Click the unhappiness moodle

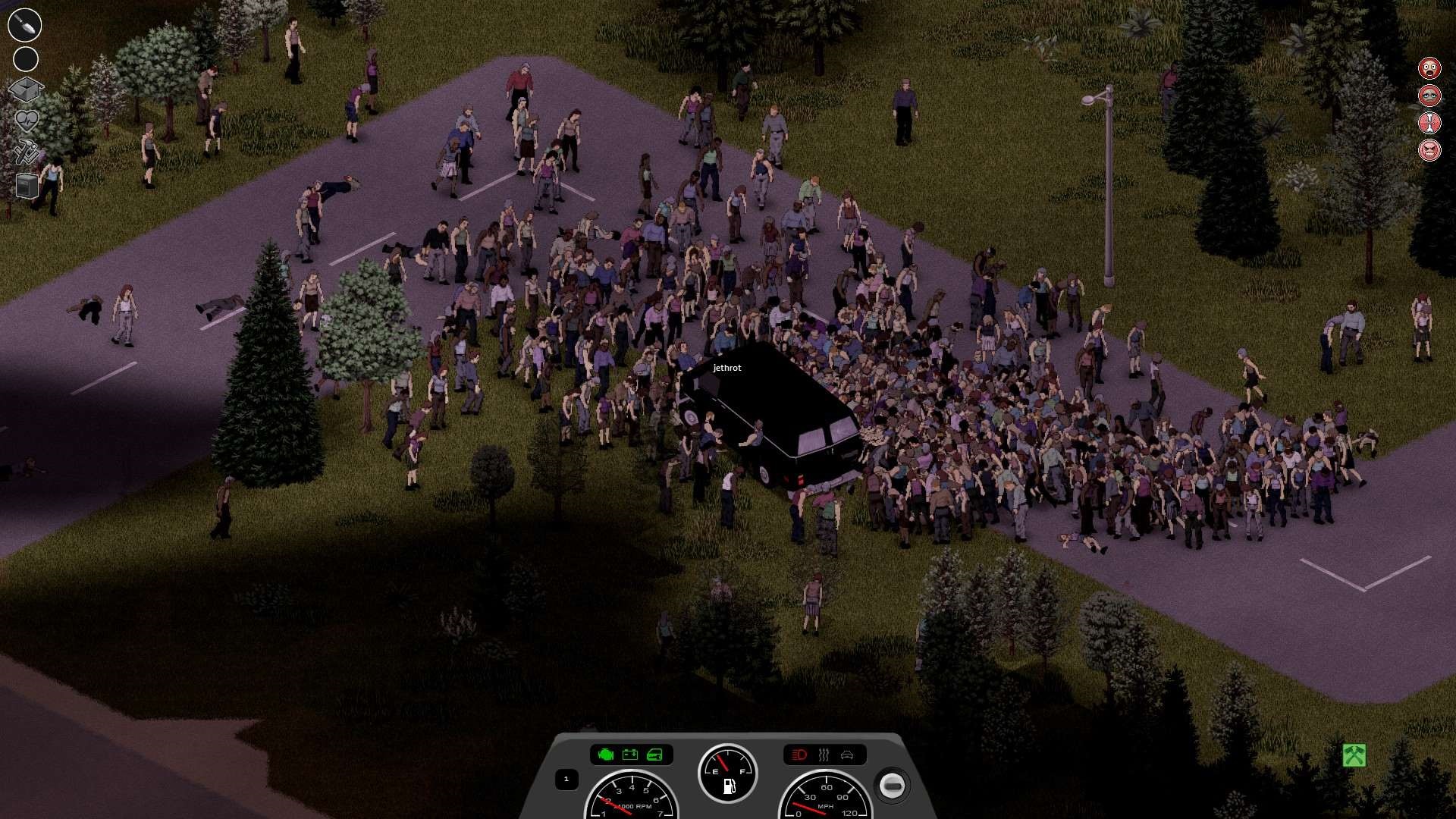(x=1429, y=96)
